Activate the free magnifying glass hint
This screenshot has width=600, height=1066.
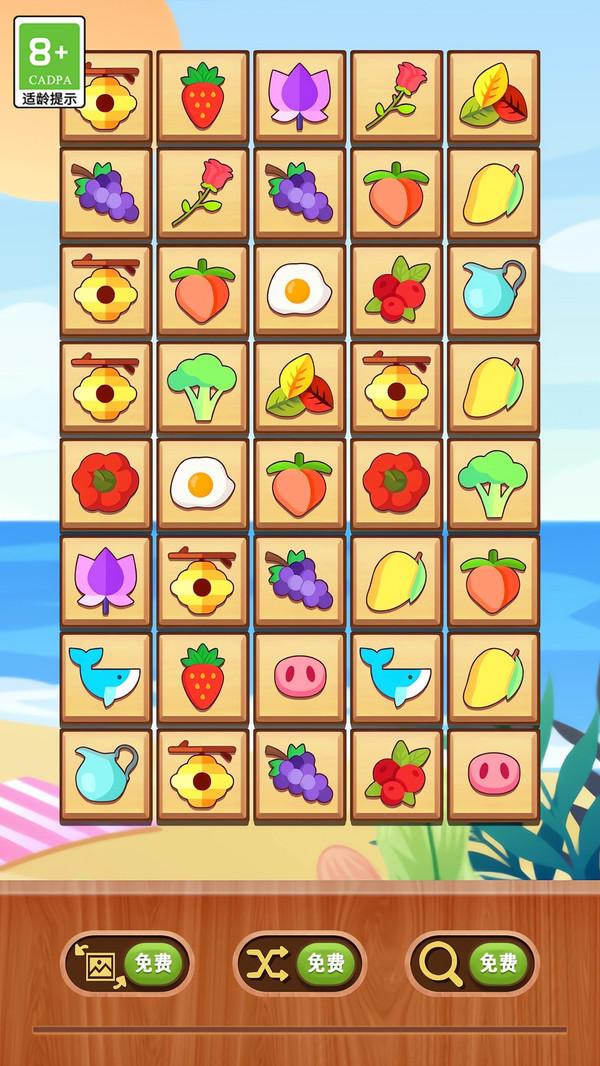click(x=472, y=964)
